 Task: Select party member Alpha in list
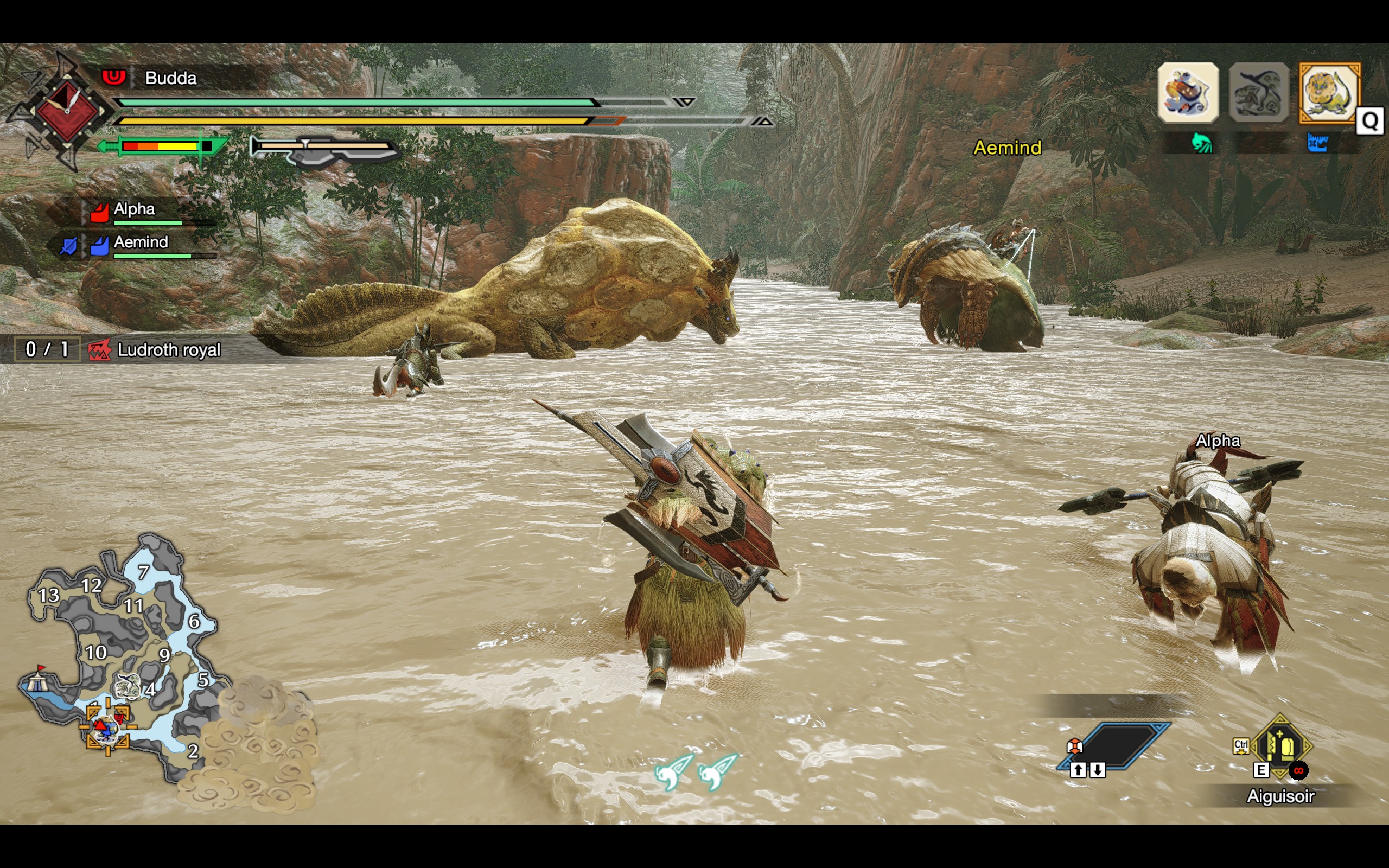tap(135, 210)
